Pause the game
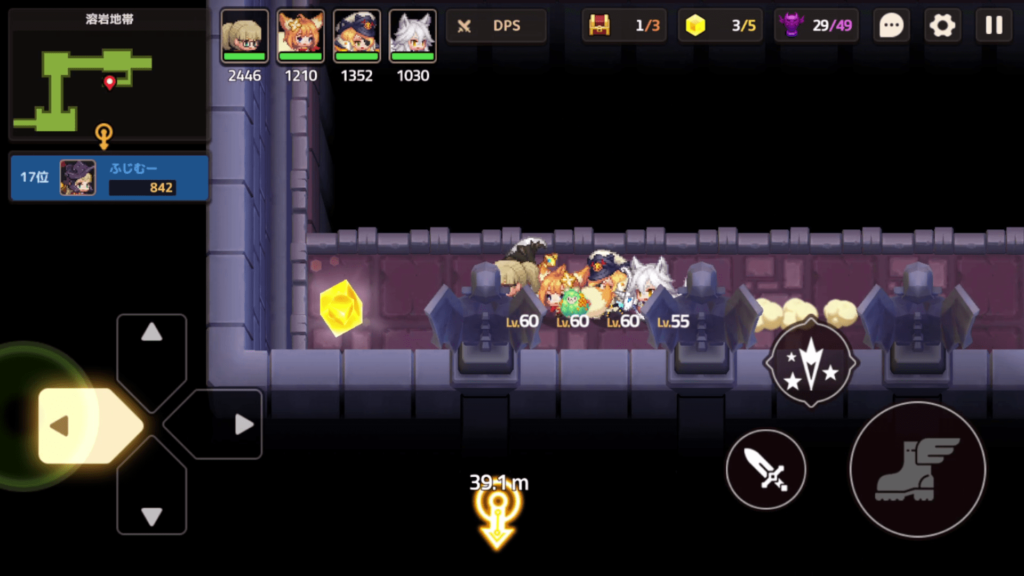 point(994,26)
